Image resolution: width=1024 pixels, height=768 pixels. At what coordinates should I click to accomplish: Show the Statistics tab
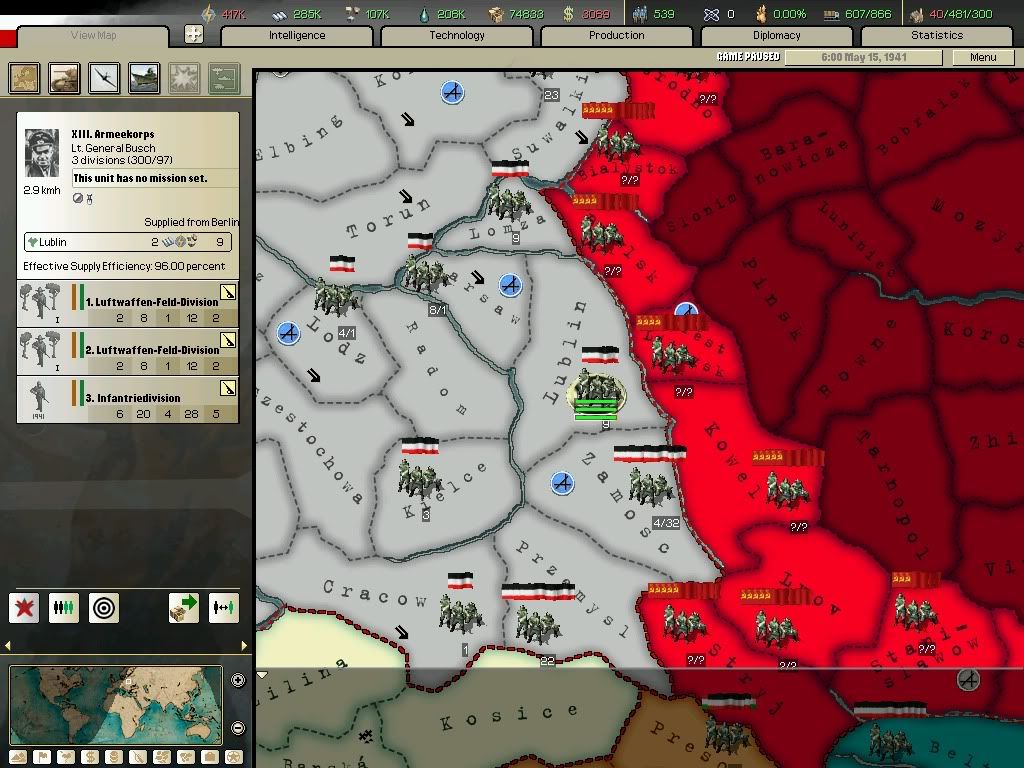936,36
